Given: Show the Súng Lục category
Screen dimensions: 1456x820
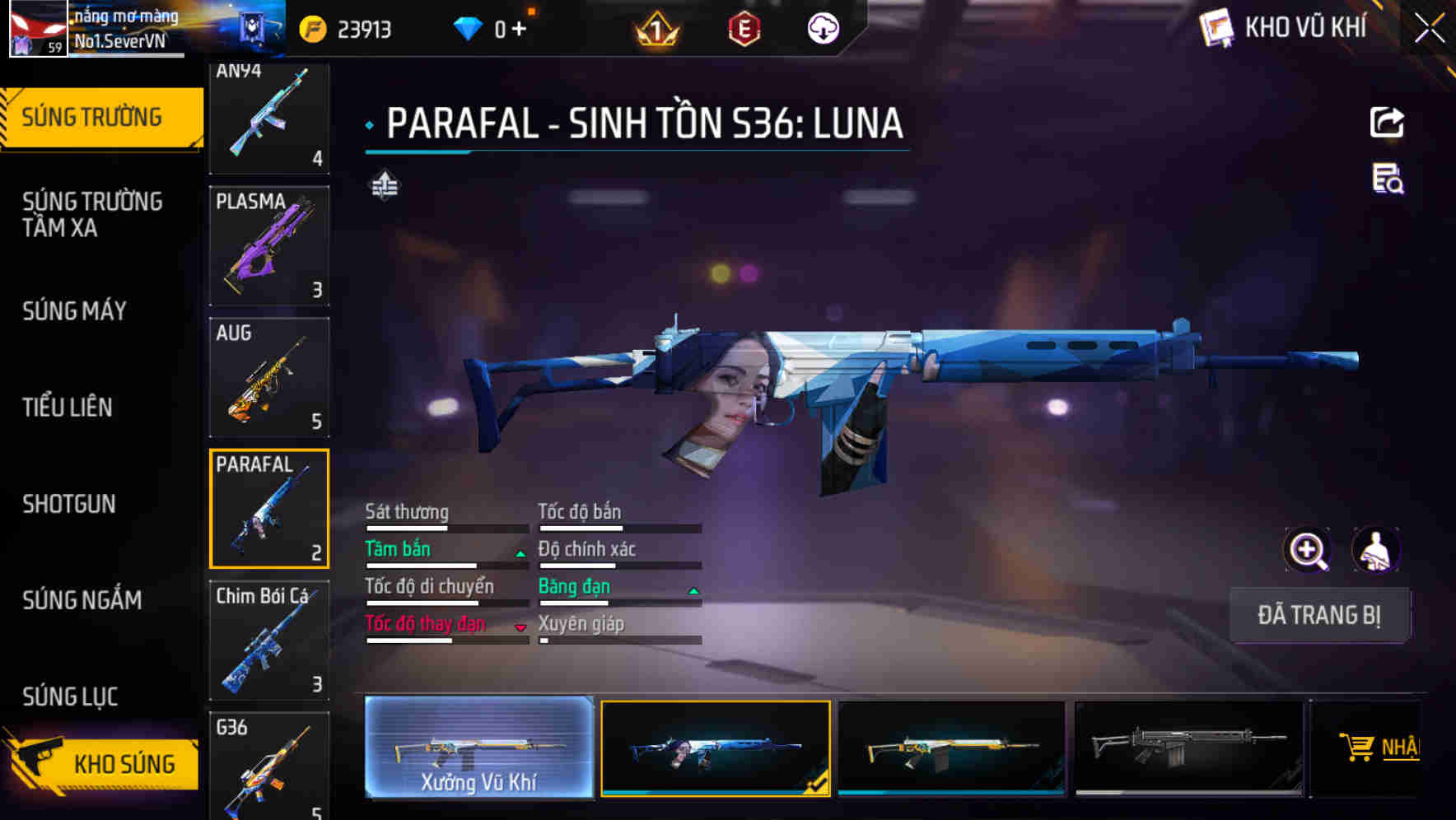Looking at the screenshot, I should (70, 696).
